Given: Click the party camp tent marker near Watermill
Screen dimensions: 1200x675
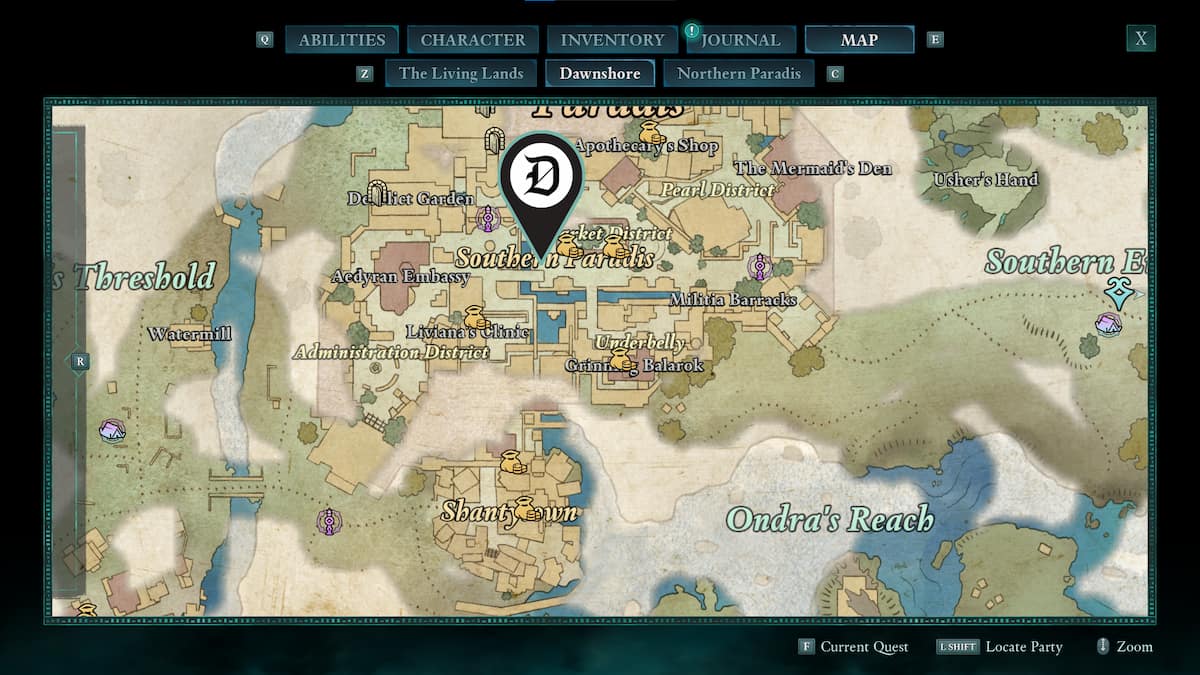Looking at the screenshot, I should [x=112, y=431].
